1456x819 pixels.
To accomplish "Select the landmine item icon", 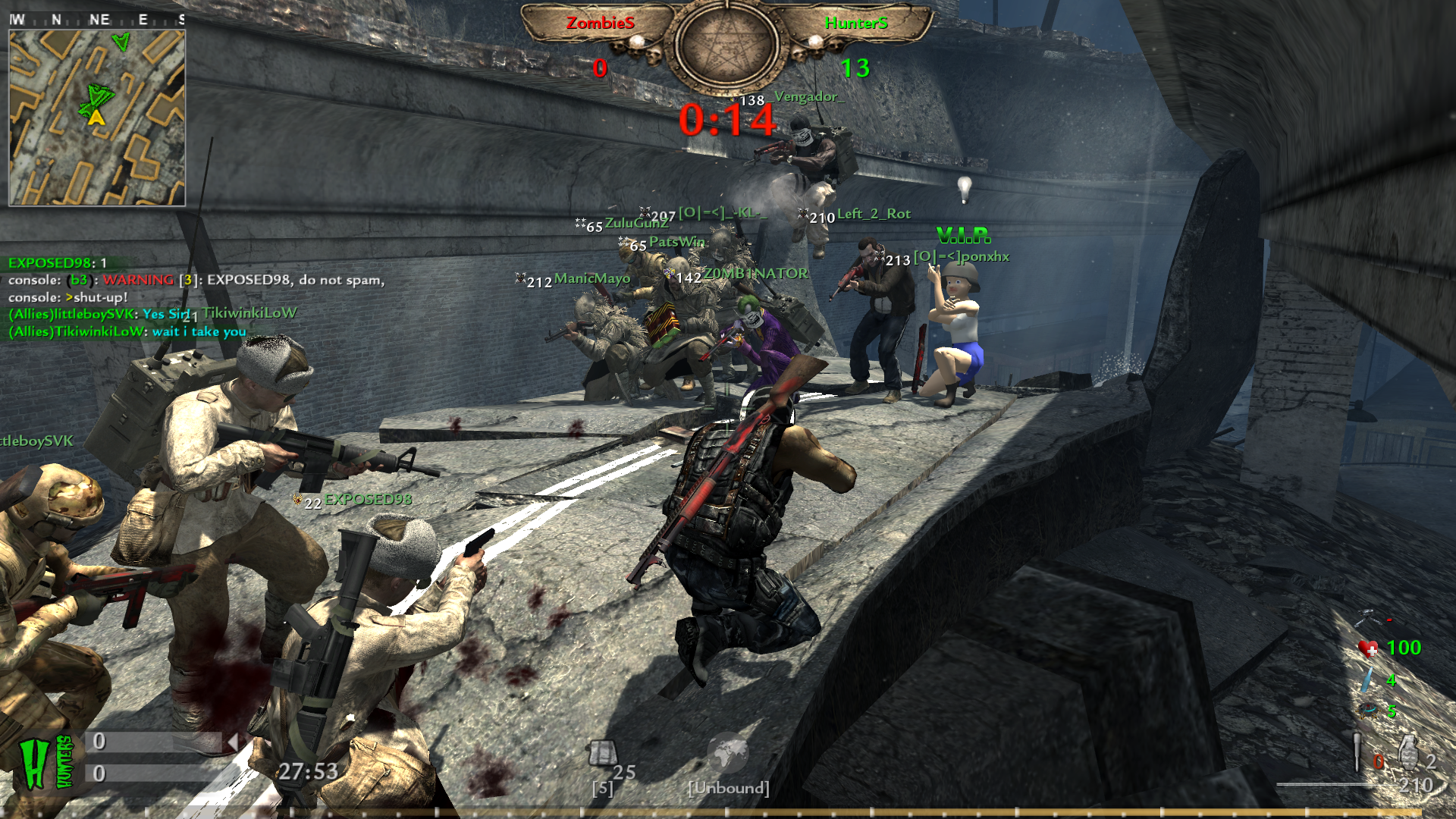I will coord(1369,711).
